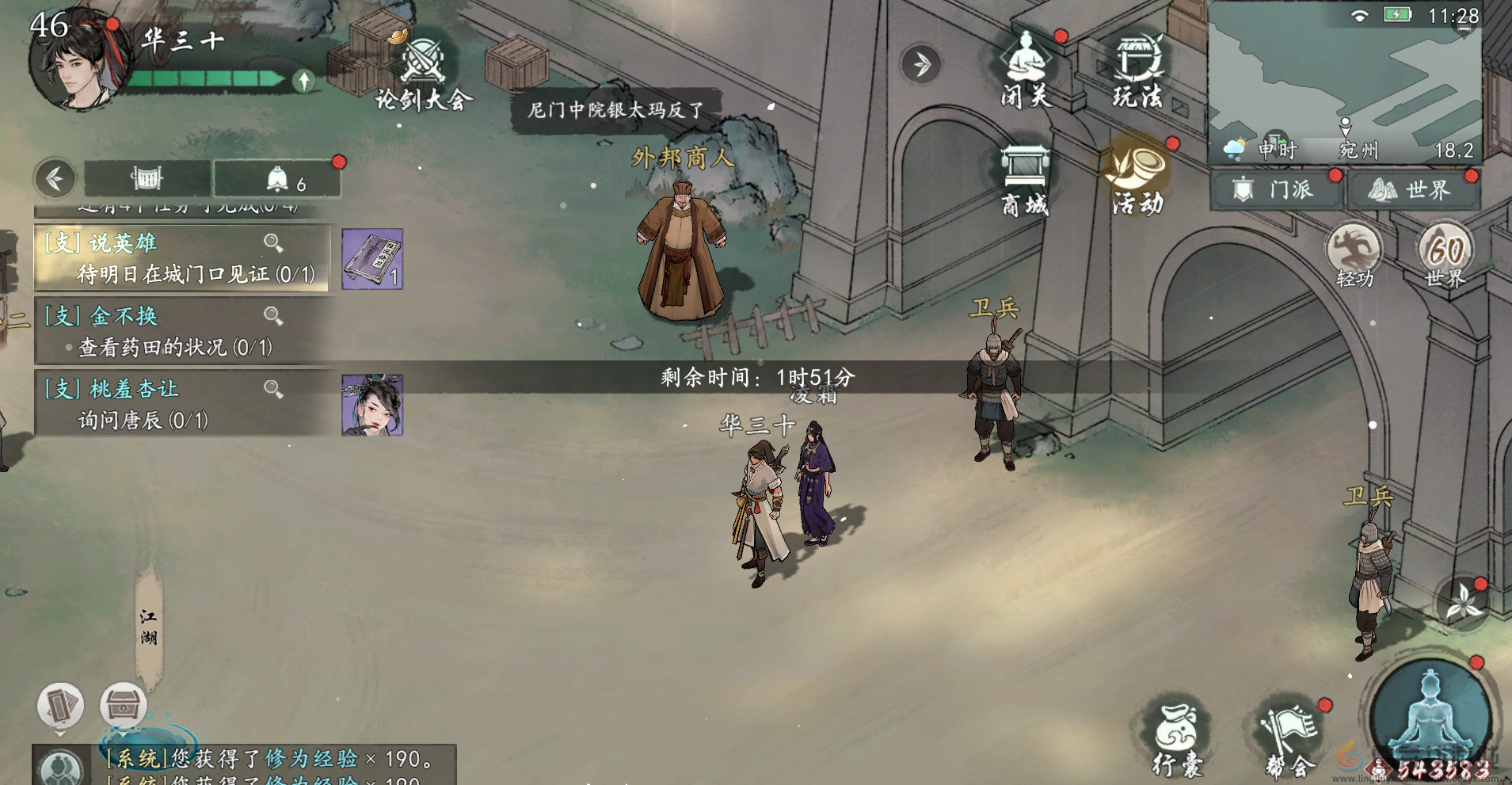Activate the 轻功 skill
Viewport: 1512px width, 785px height.
pyautogui.click(x=1354, y=255)
